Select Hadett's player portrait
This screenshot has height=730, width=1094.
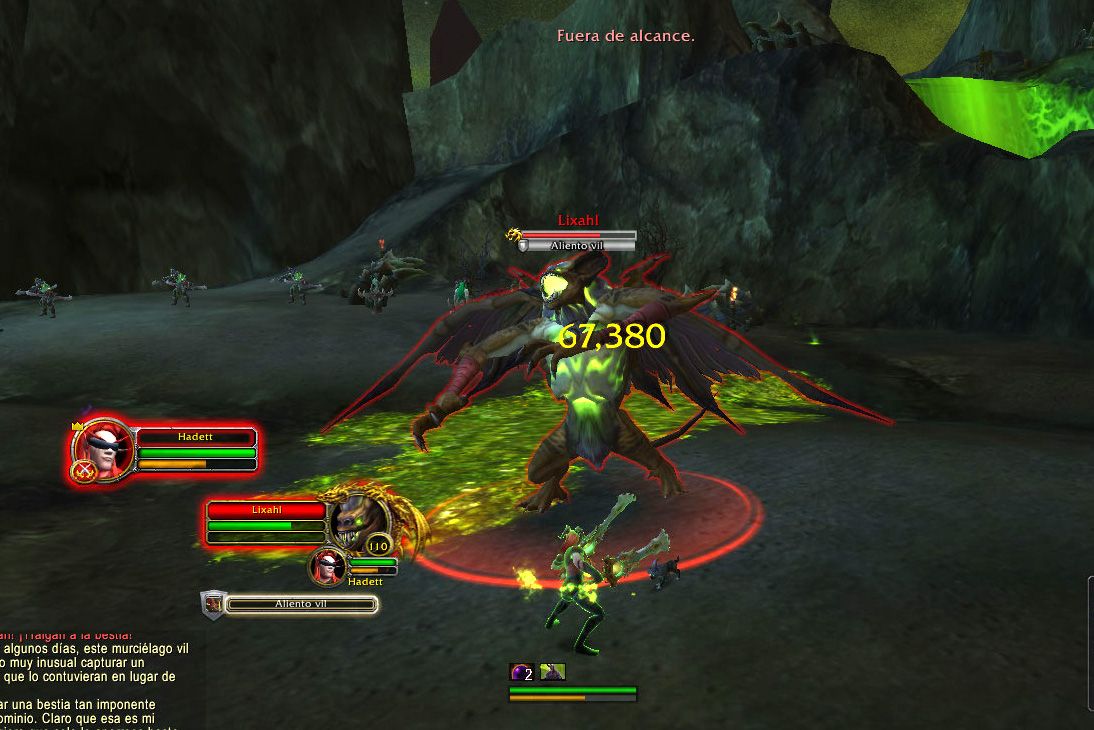[102, 453]
